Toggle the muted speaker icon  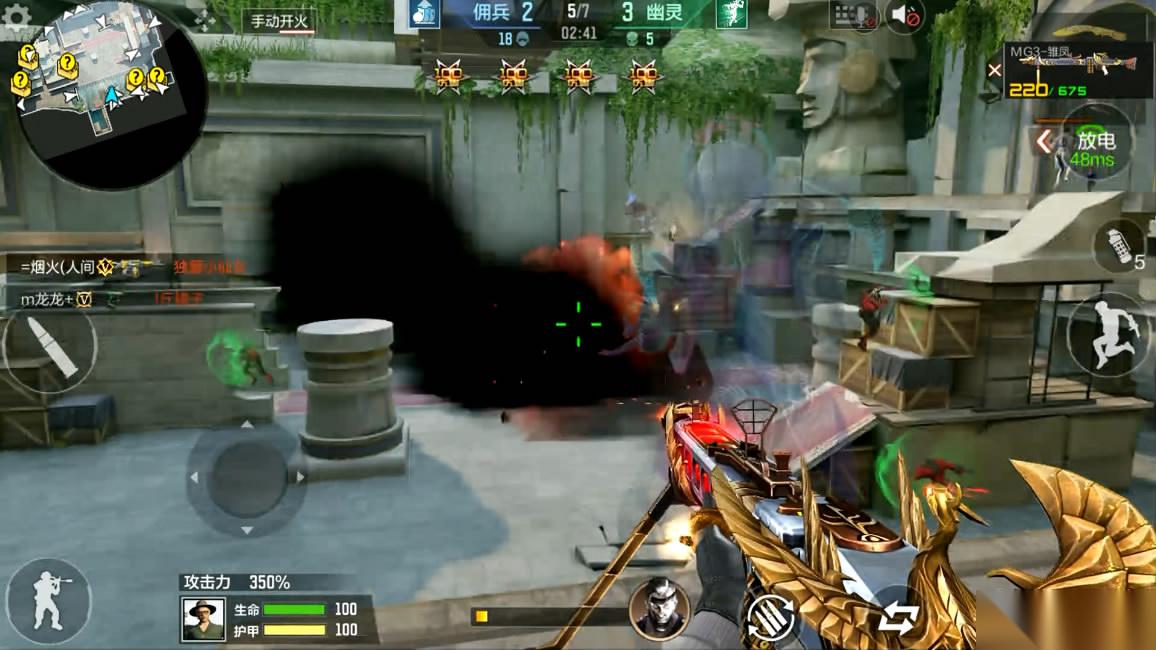[x=905, y=15]
